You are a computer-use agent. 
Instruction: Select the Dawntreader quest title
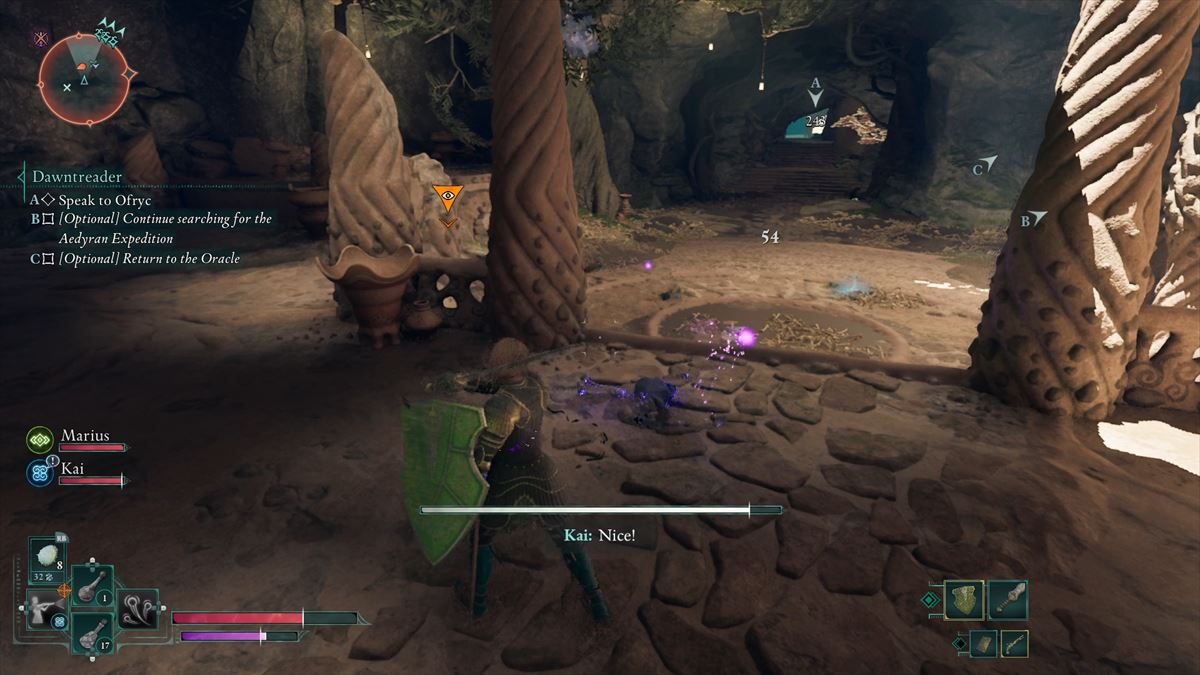77,177
